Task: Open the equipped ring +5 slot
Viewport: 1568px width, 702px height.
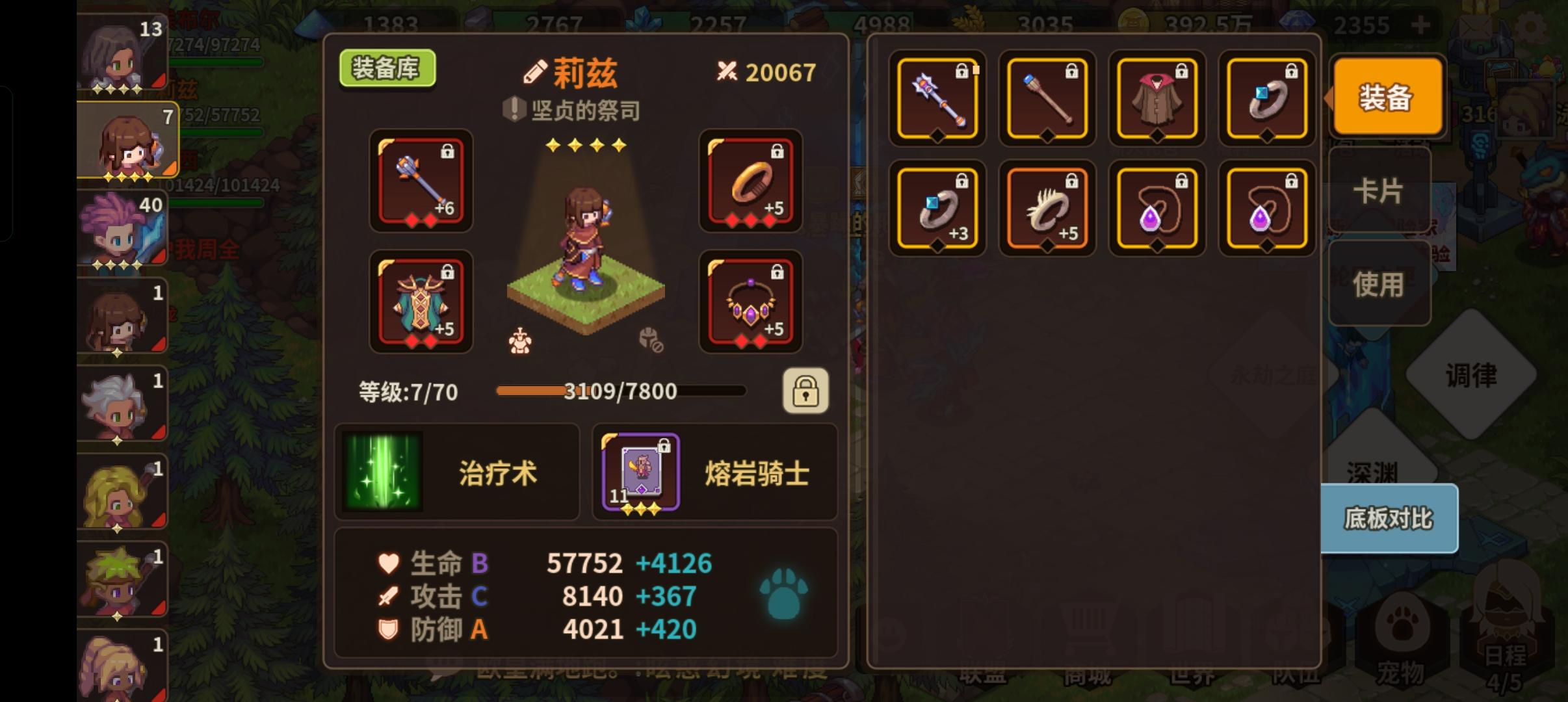Action: [x=751, y=183]
